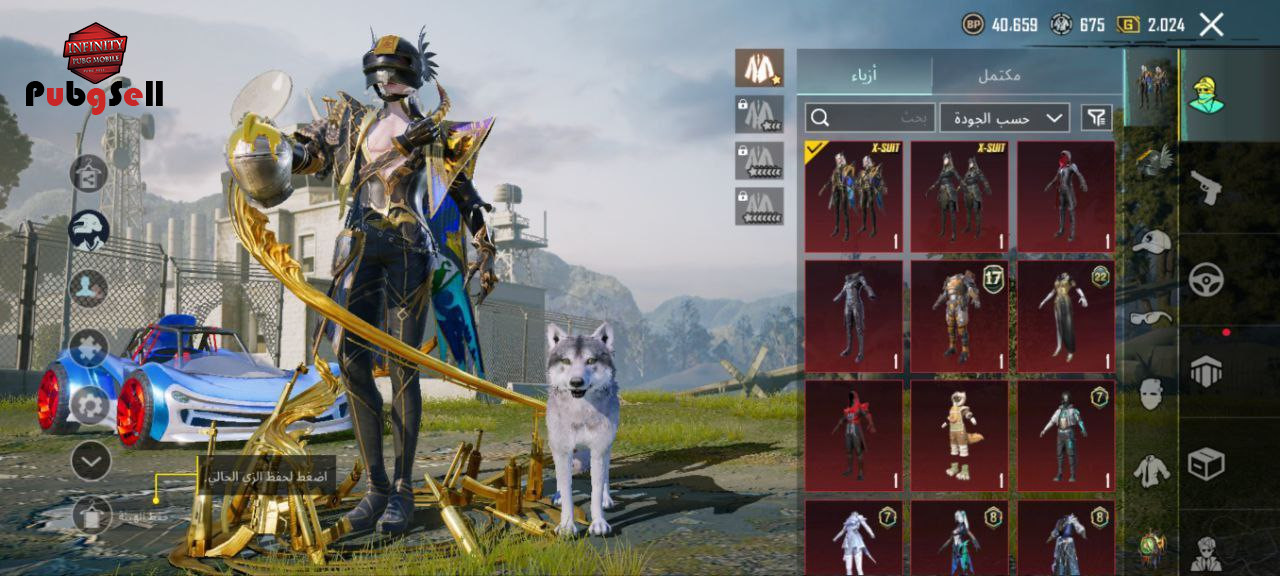Show the face mask subcategory

pyautogui.click(x=1152, y=394)
